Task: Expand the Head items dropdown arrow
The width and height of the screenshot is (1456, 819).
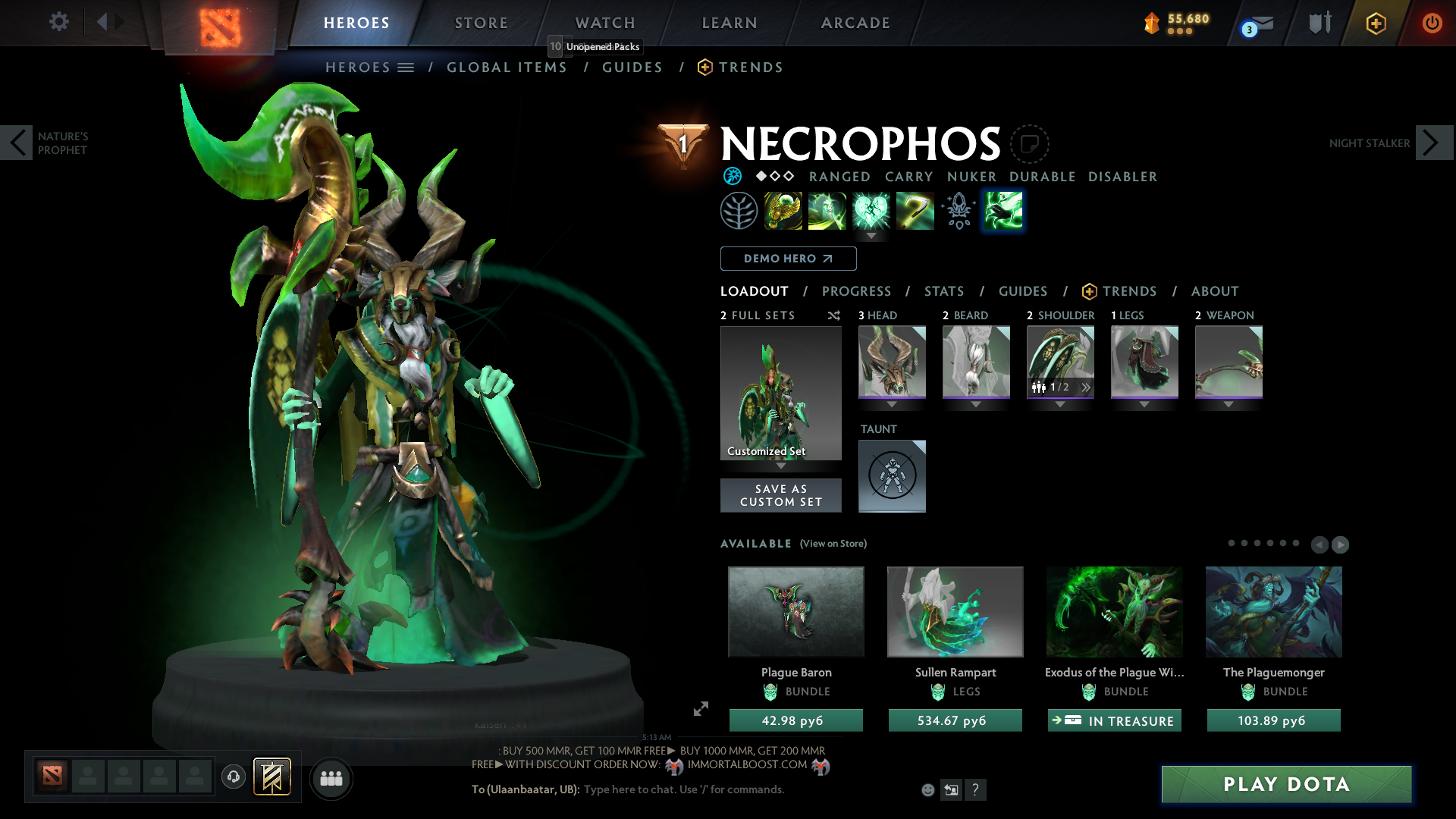Action: point(891,404)
